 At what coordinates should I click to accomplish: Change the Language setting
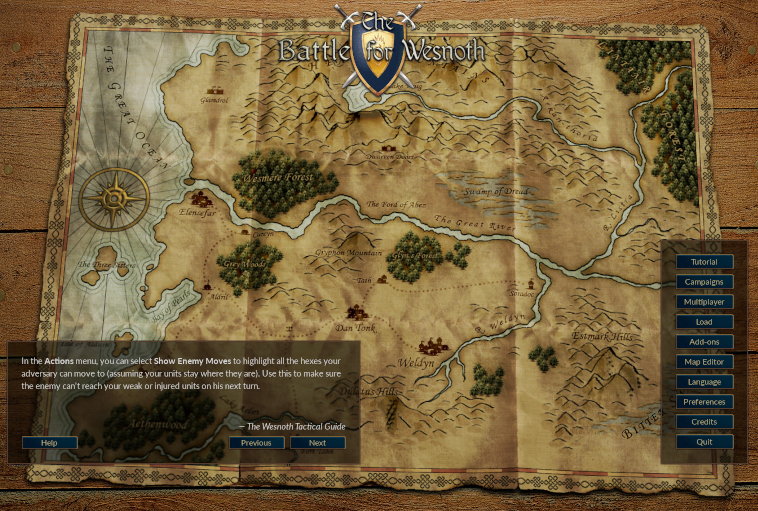pos(704,382)
